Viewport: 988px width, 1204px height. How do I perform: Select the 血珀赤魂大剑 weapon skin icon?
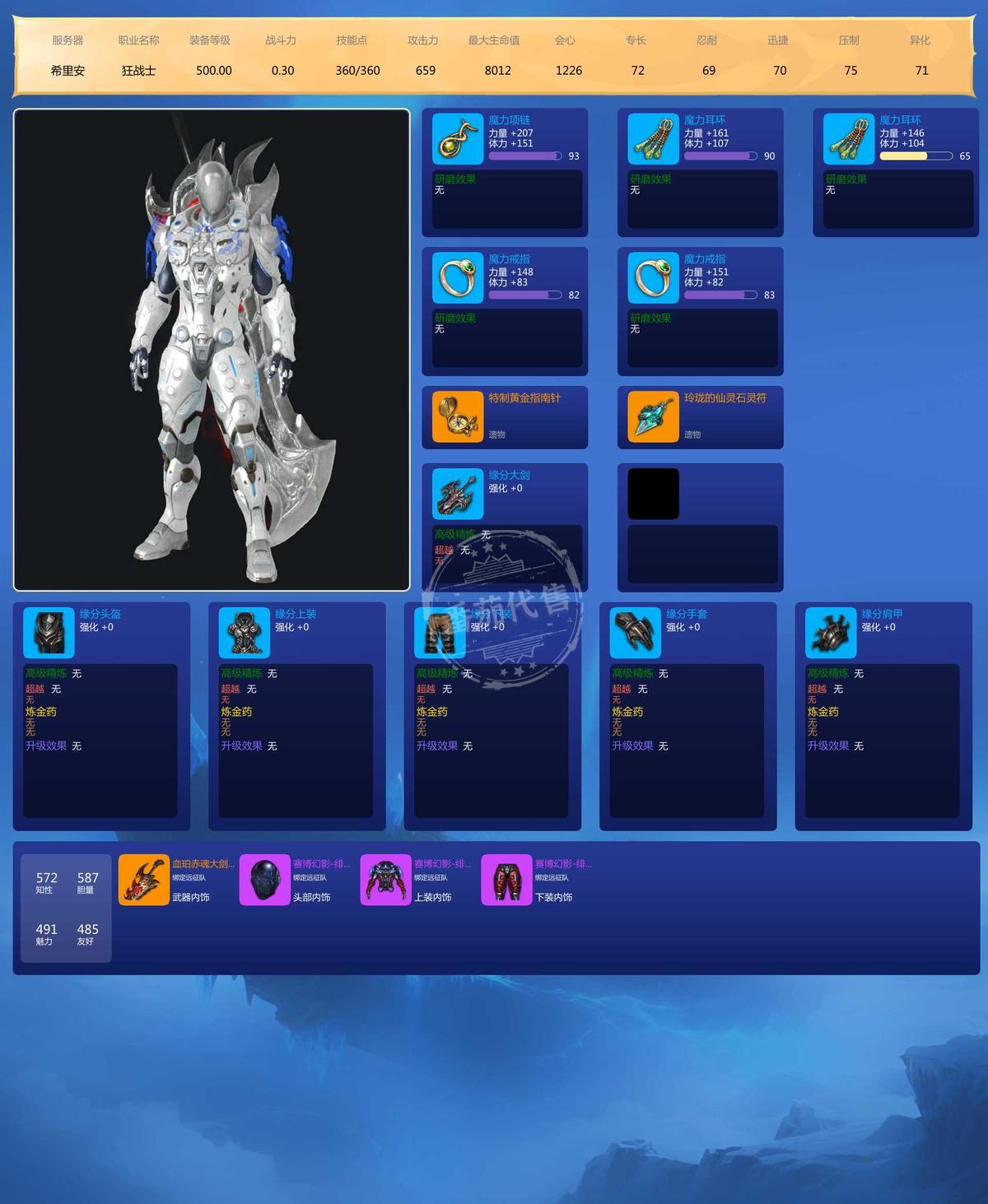(144, 880)
